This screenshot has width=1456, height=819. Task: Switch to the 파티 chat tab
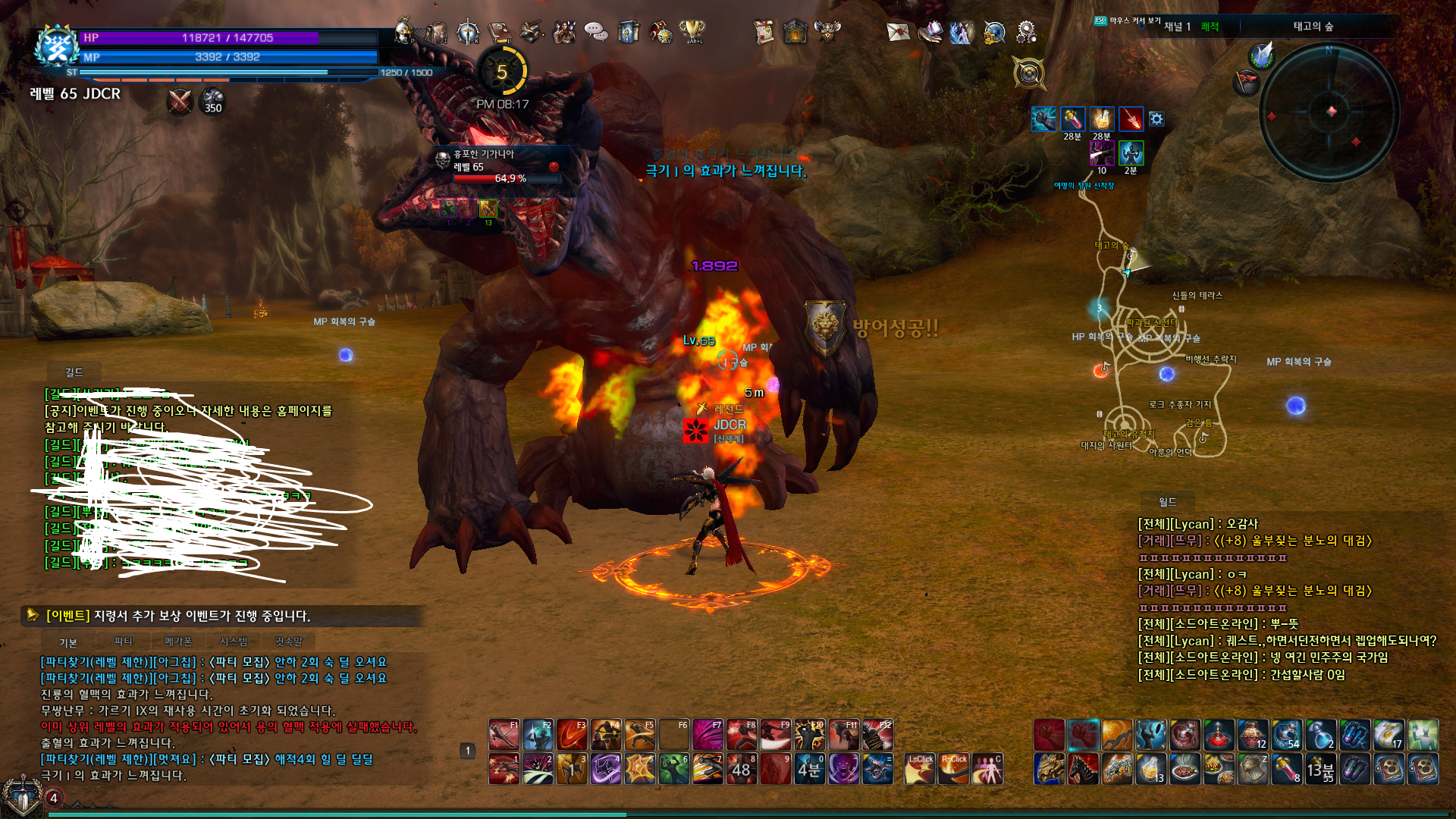123,642
